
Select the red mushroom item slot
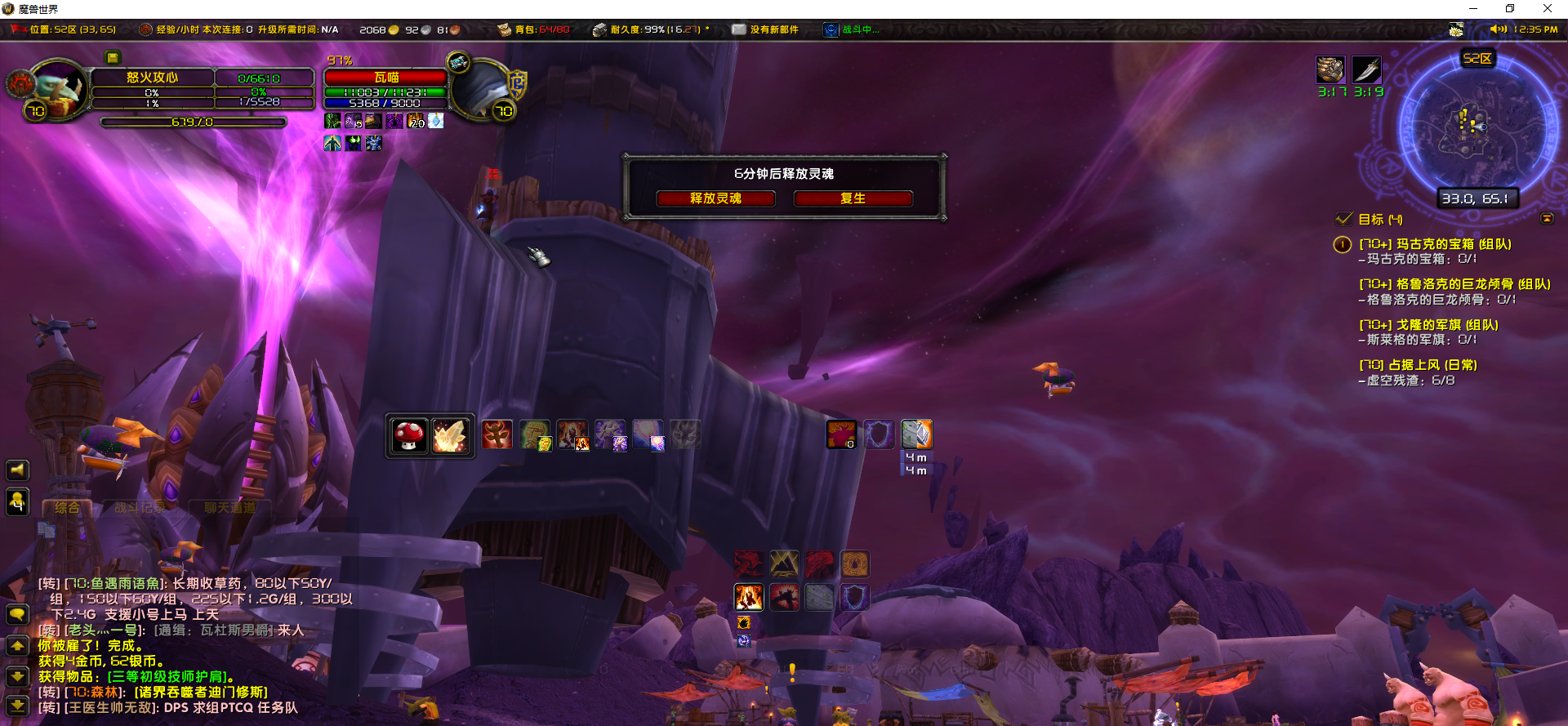tap(408, 435)
